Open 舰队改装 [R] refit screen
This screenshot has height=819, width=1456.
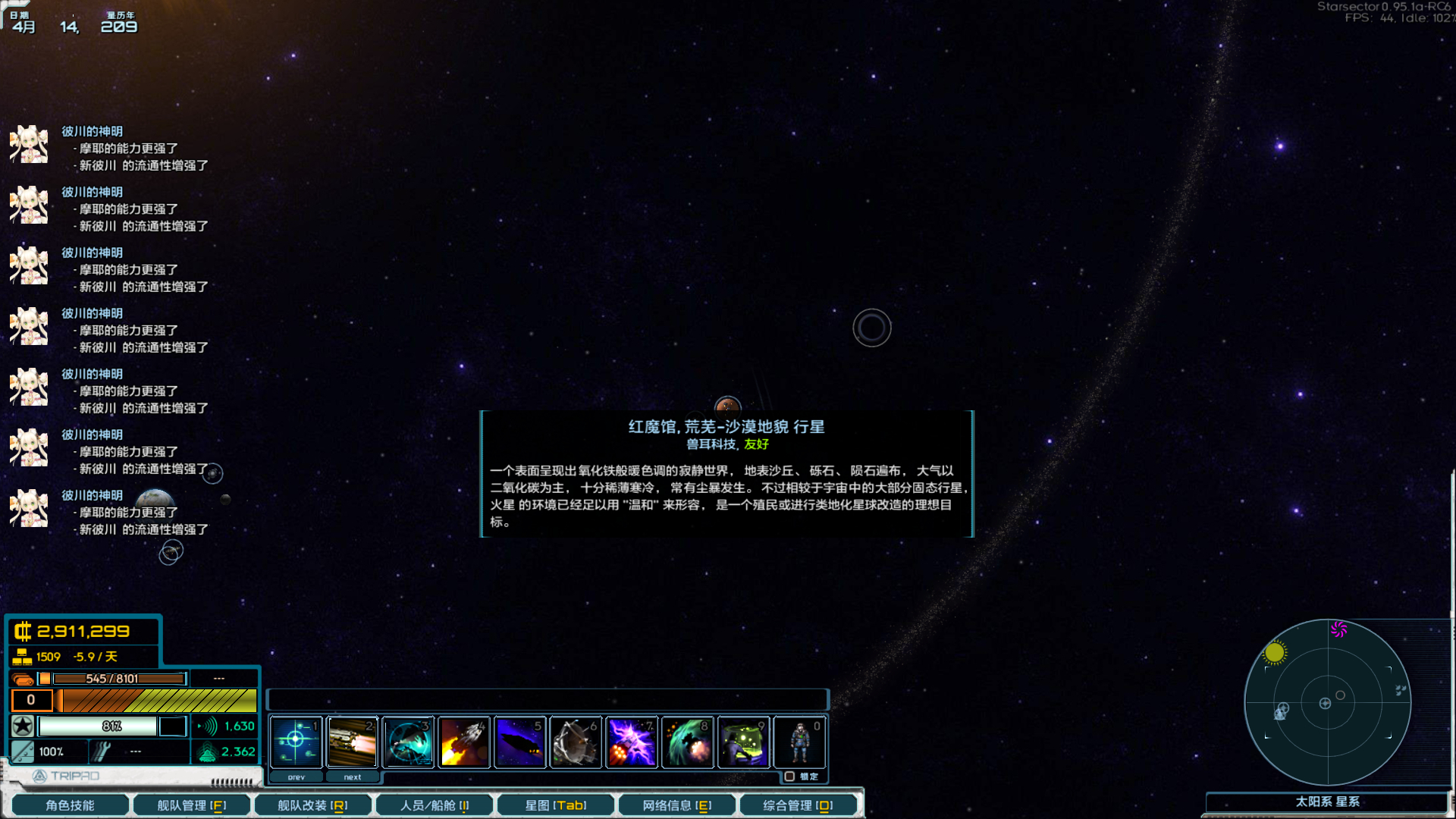pyautogui.click(x=312, y=805)
